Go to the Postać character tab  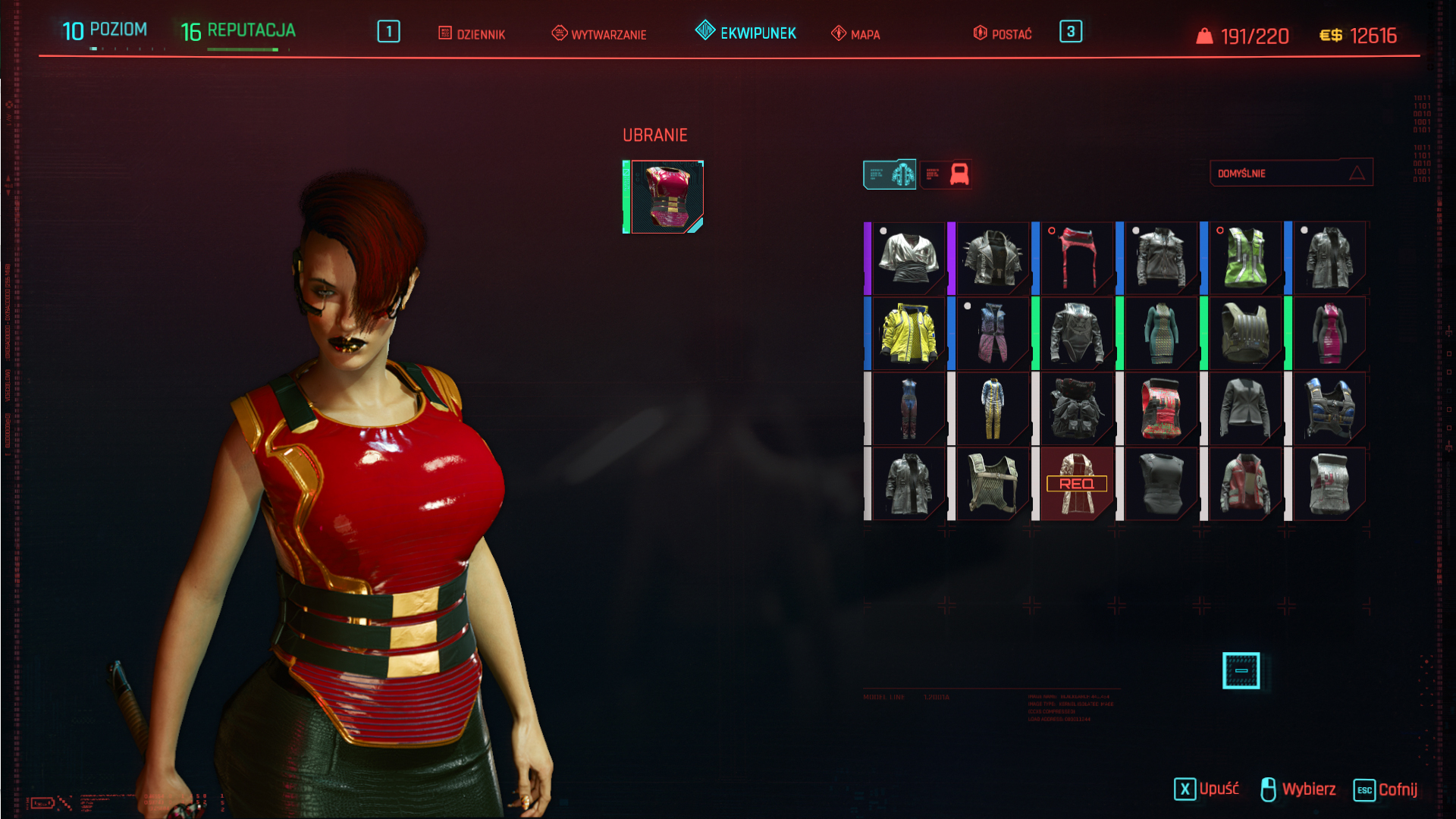pos(1003,34)
